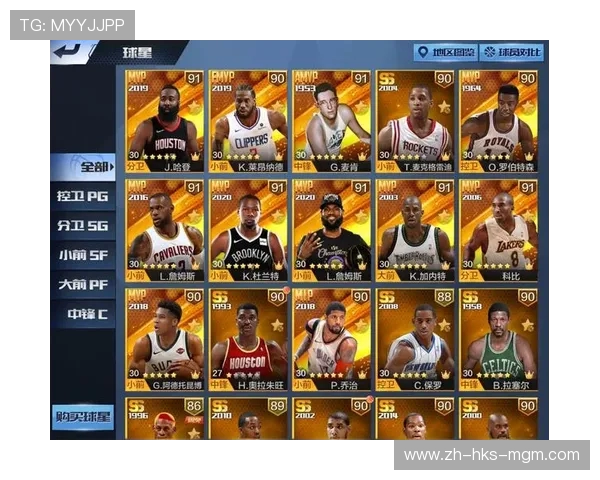Show 小前 SF players only
The height and width of the screenshot is (480, 600).
84,255
